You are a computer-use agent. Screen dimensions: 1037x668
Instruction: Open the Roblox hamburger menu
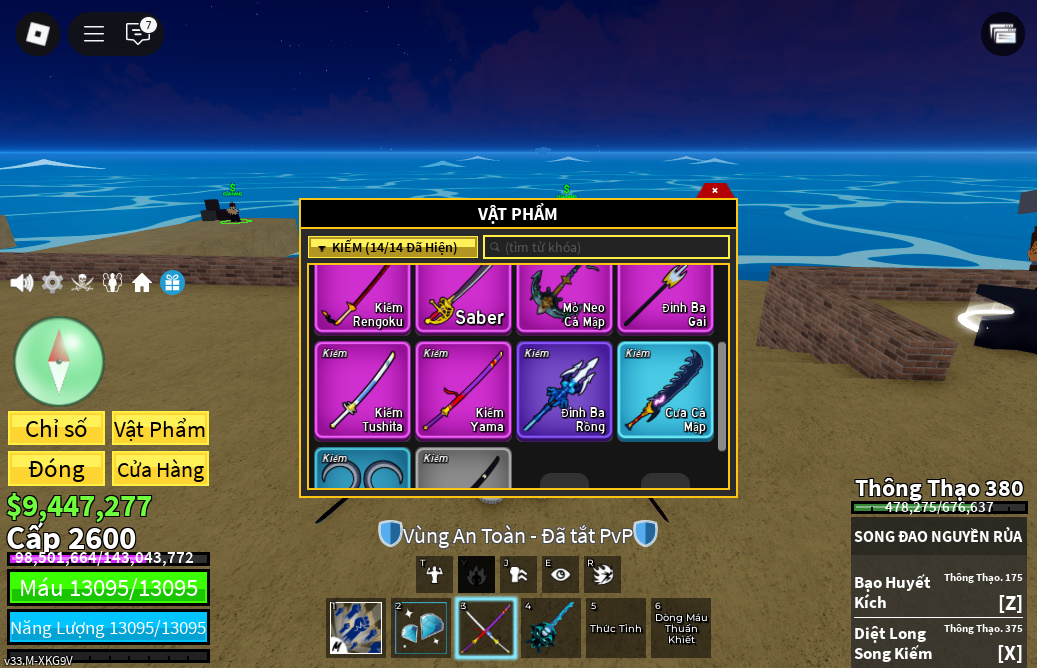point(94,34)
